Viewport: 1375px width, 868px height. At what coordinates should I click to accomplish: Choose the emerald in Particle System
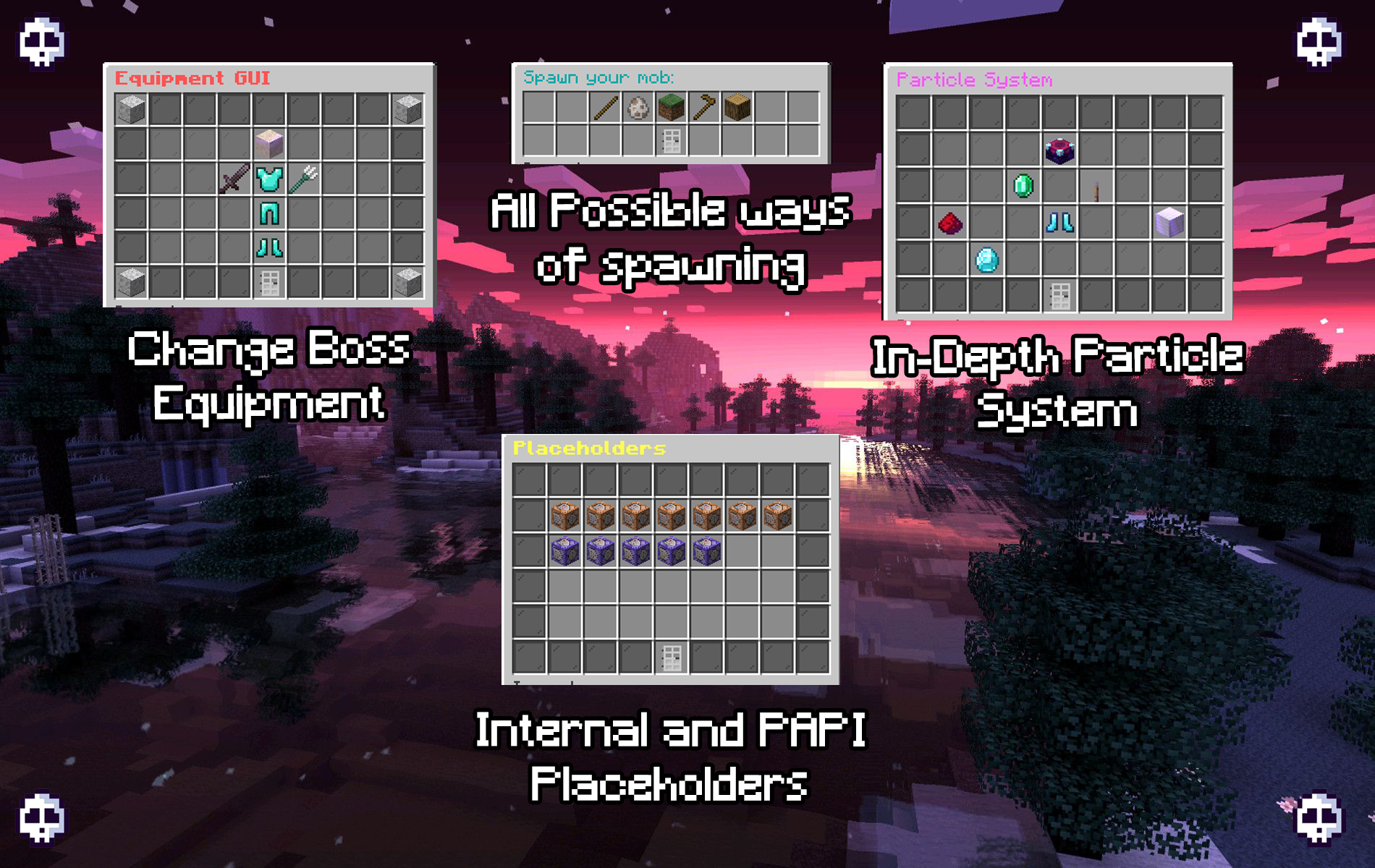coord(1023,186)
